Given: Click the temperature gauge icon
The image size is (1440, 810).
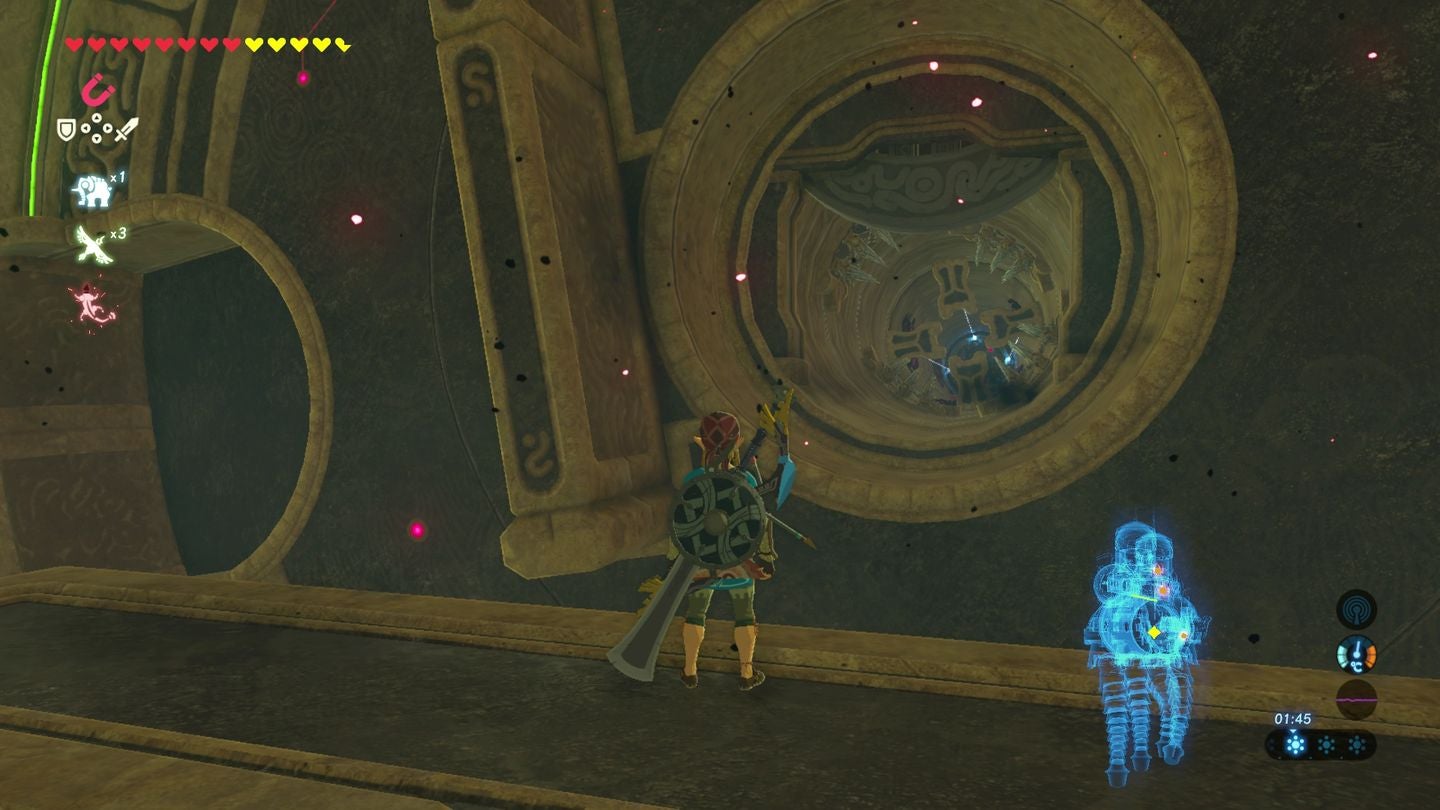Looking at the screenshot, I should (x=1356, y=653).
